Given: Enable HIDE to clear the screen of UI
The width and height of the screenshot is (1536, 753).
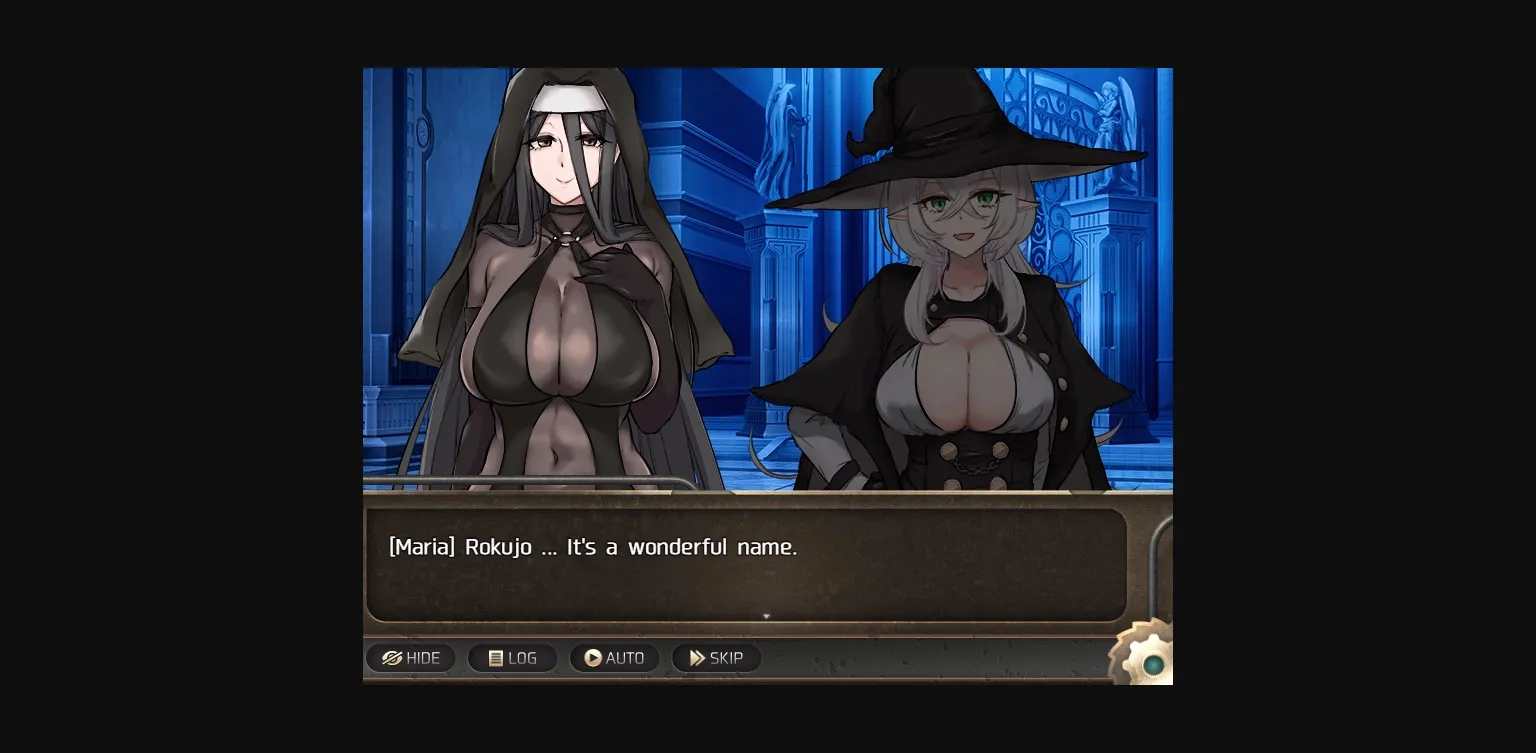Looking at the screenshot, I should click(411, 658).
